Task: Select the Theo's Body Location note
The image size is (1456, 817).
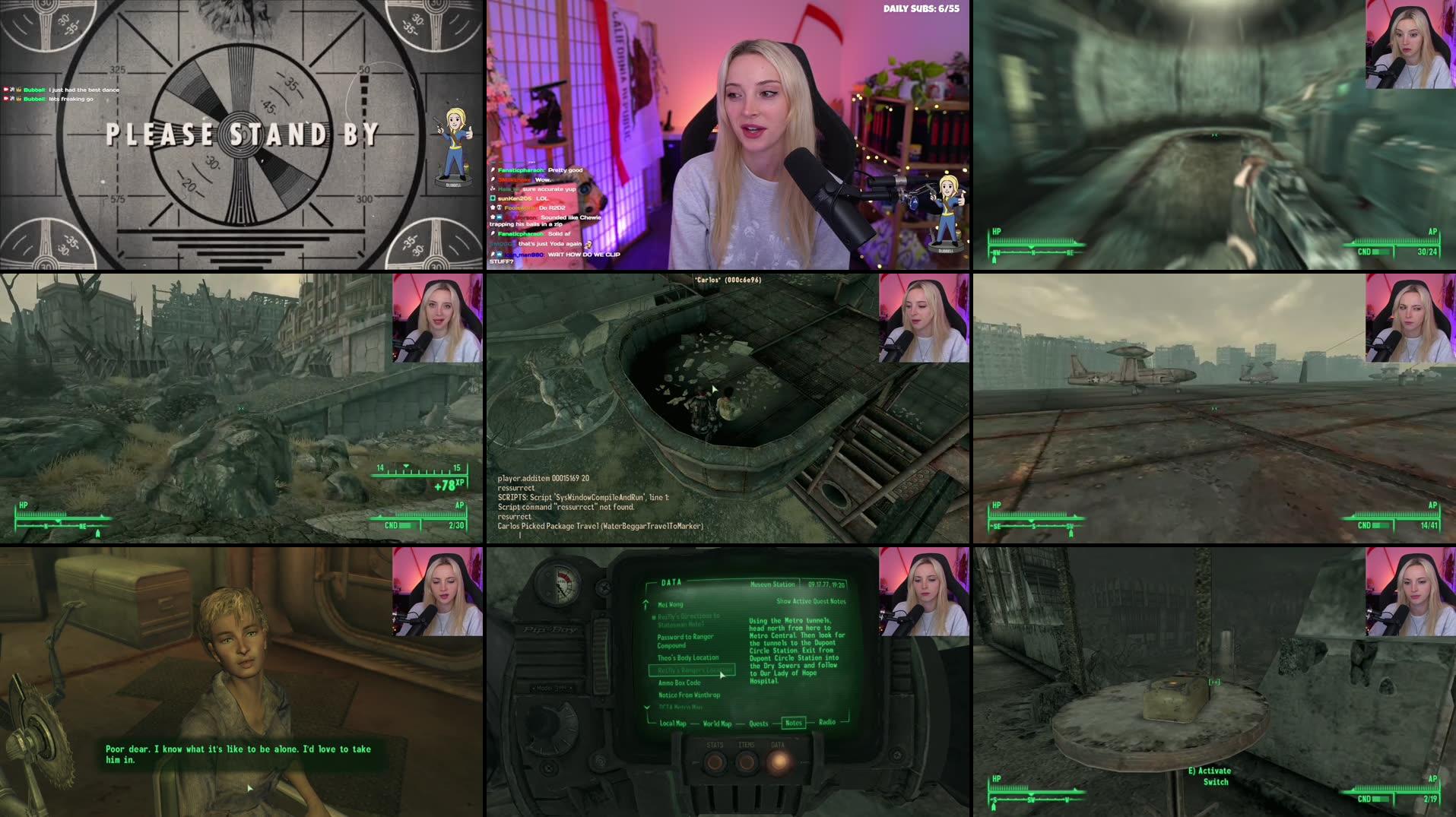Action: pos(688,657)
